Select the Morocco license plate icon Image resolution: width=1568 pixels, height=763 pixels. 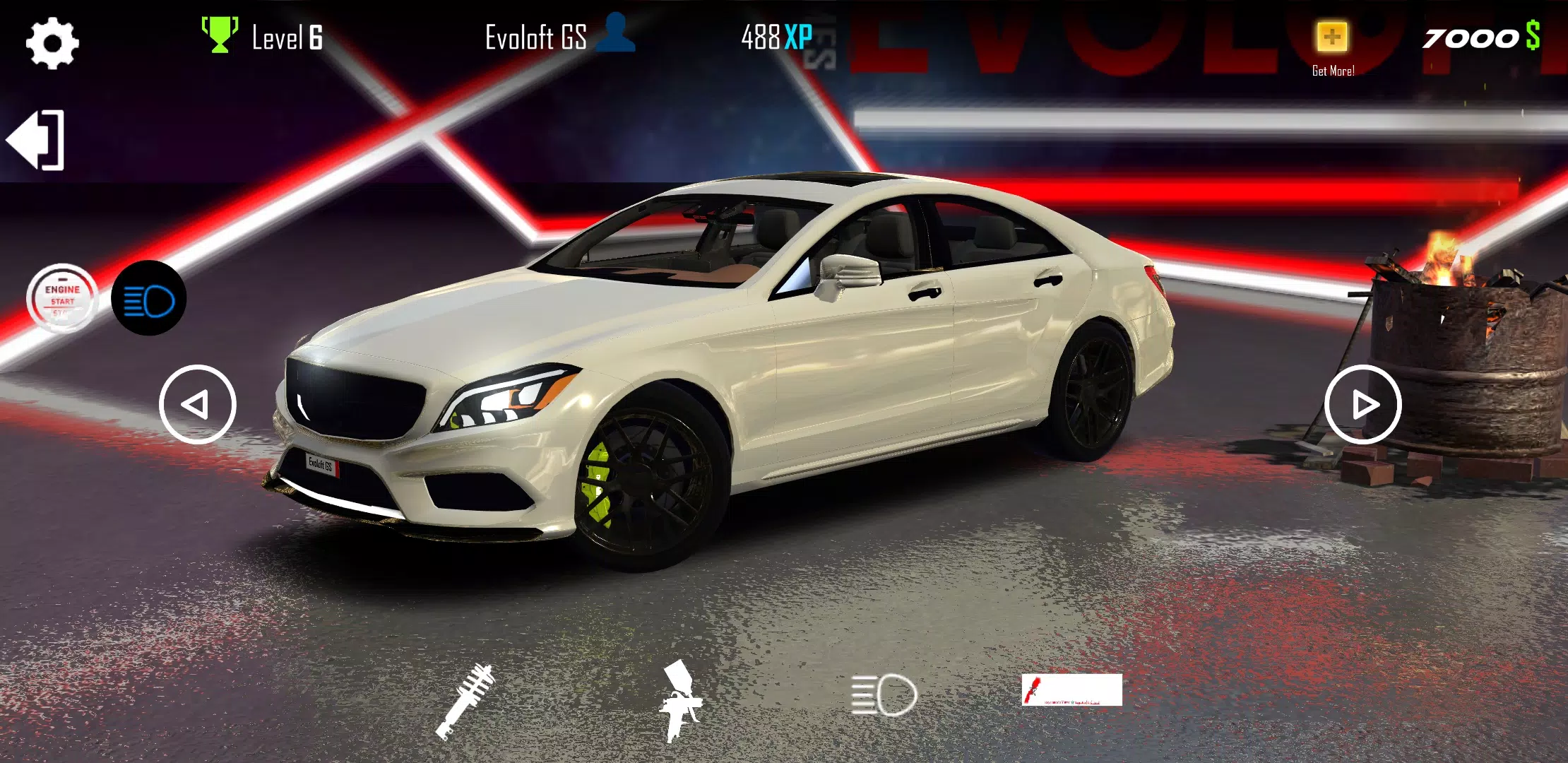click(1074, 689)
